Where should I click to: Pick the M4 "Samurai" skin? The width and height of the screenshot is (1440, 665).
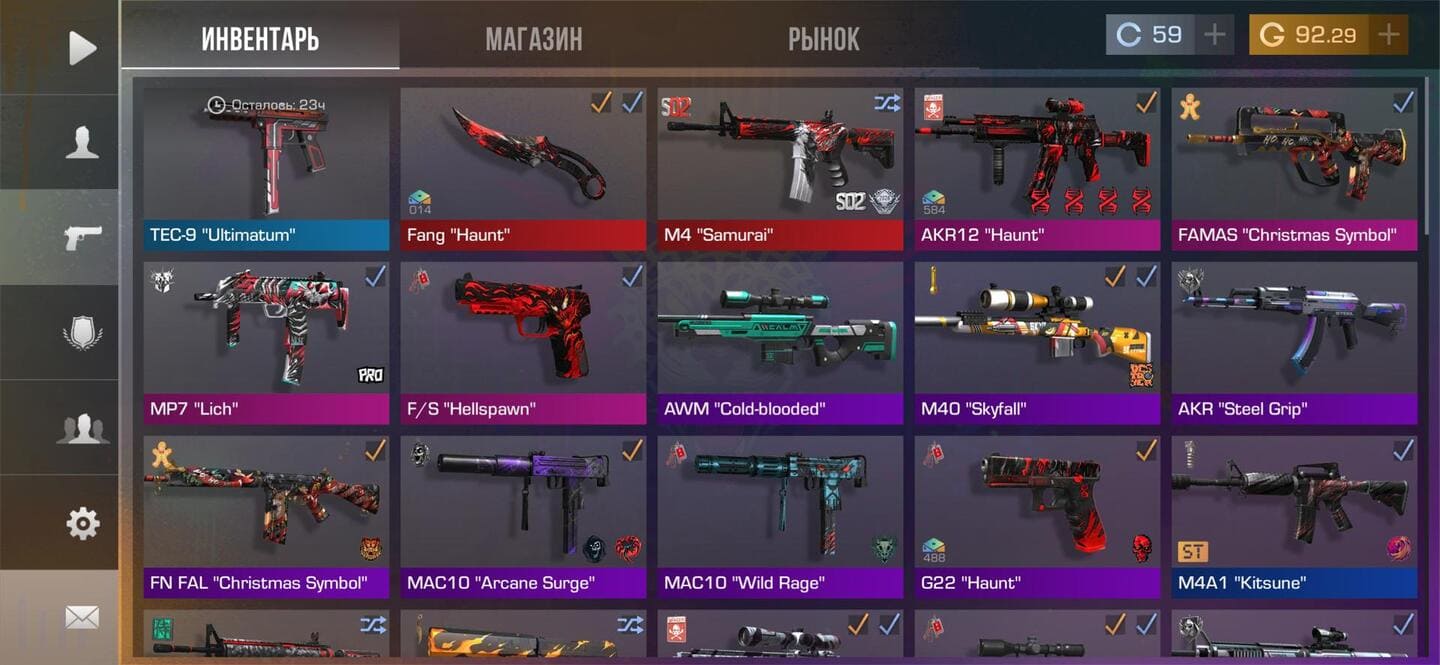(780, 168)
